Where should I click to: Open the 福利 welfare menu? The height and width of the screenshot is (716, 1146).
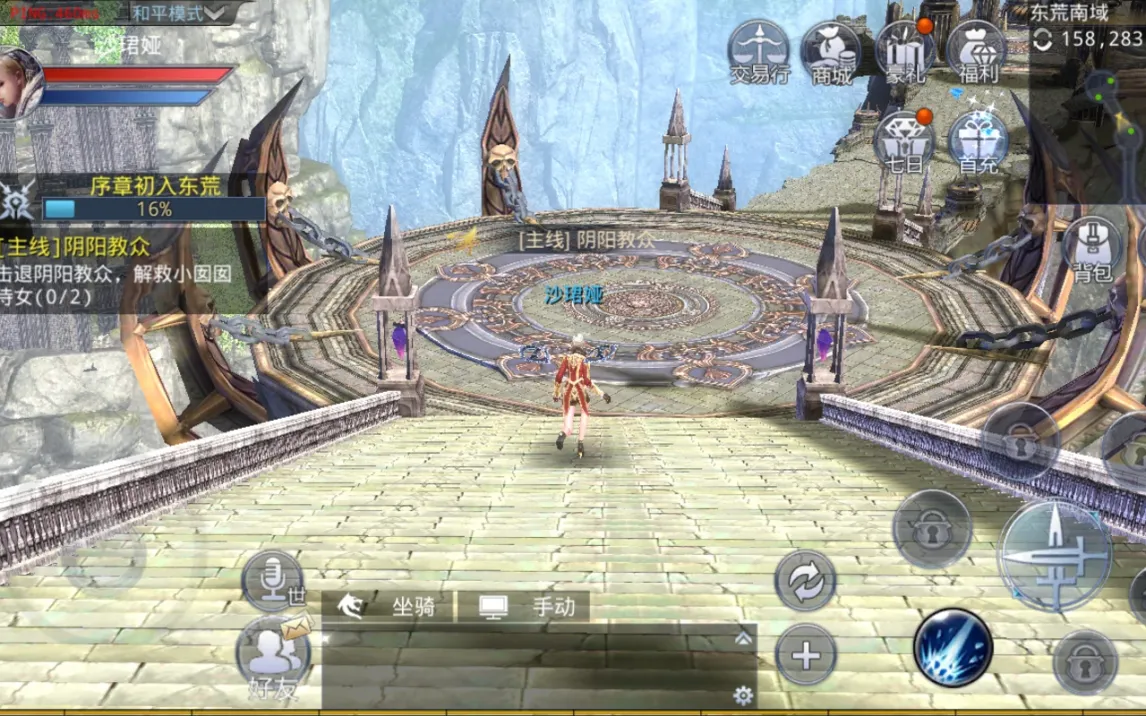[975, 52]
